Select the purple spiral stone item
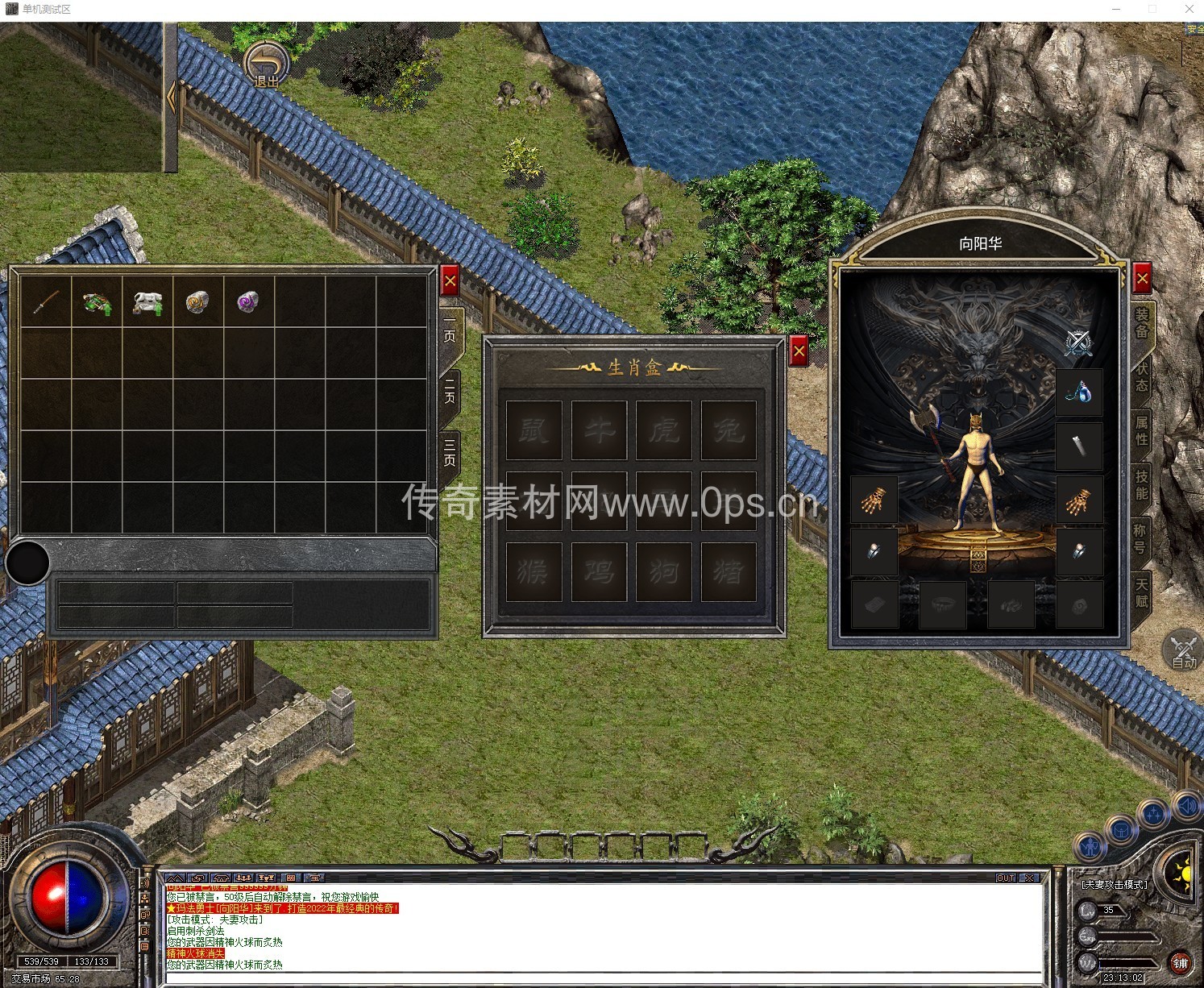Viewport: 1204px width, 988px height. point(248,302)
